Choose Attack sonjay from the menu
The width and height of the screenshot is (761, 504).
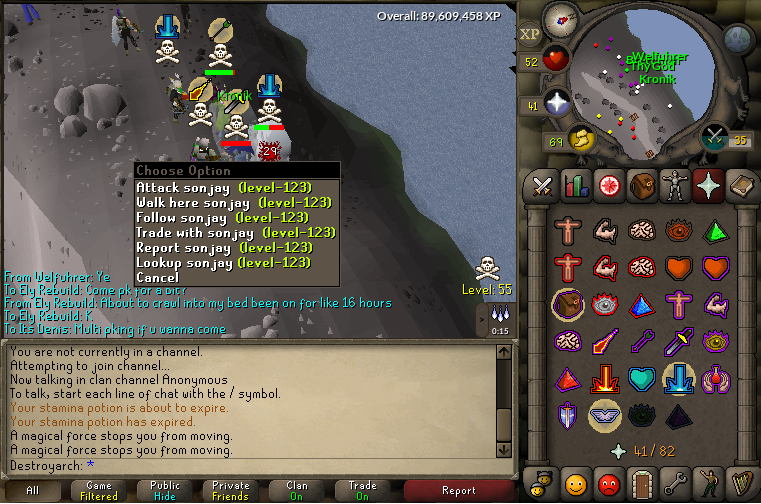click(x=223, y=187)
